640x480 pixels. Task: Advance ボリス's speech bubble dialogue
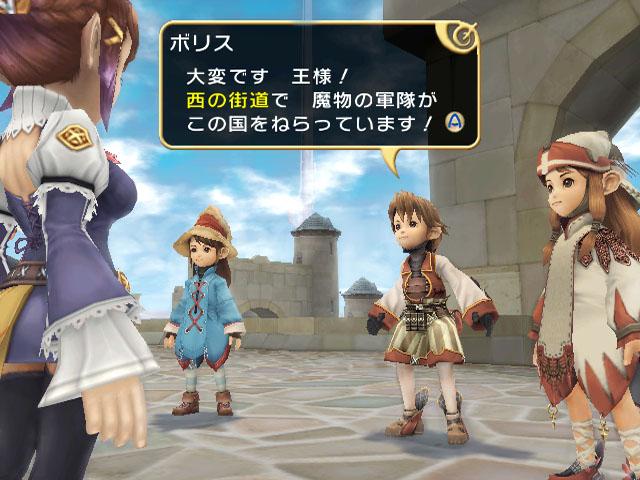[x=453, y=123]
